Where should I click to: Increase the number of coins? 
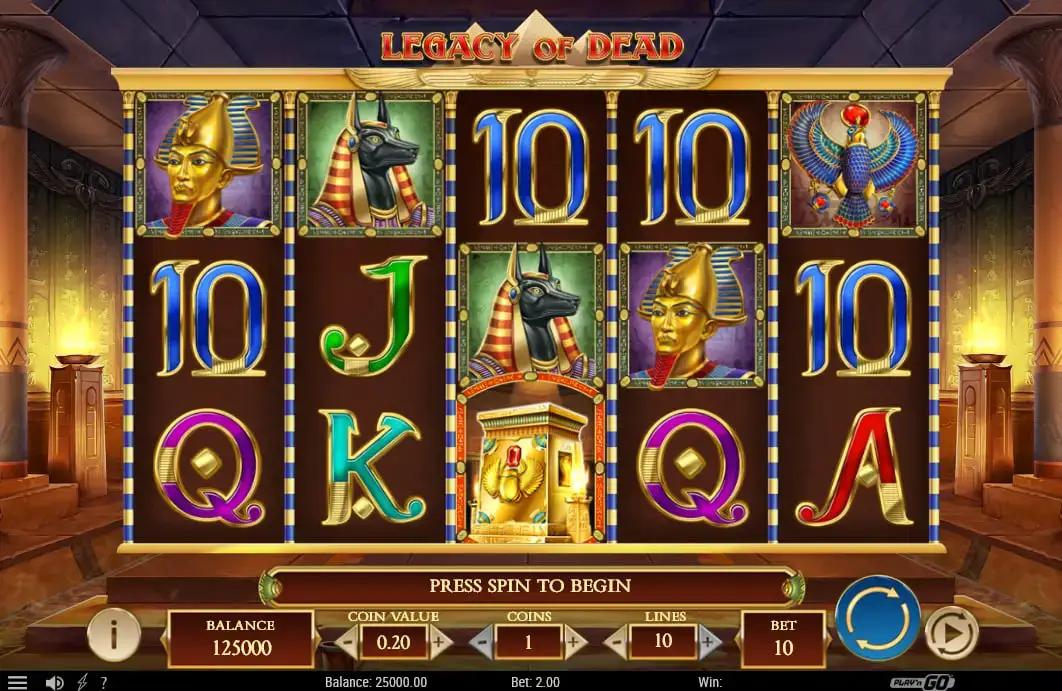click(575, 642)
